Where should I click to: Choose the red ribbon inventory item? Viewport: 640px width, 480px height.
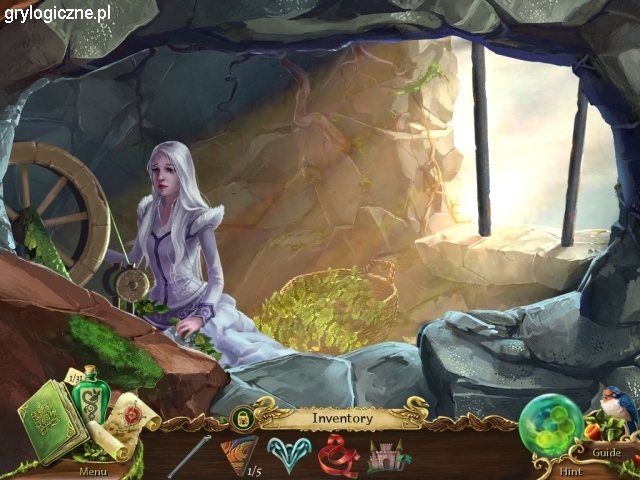coord(339,456)
